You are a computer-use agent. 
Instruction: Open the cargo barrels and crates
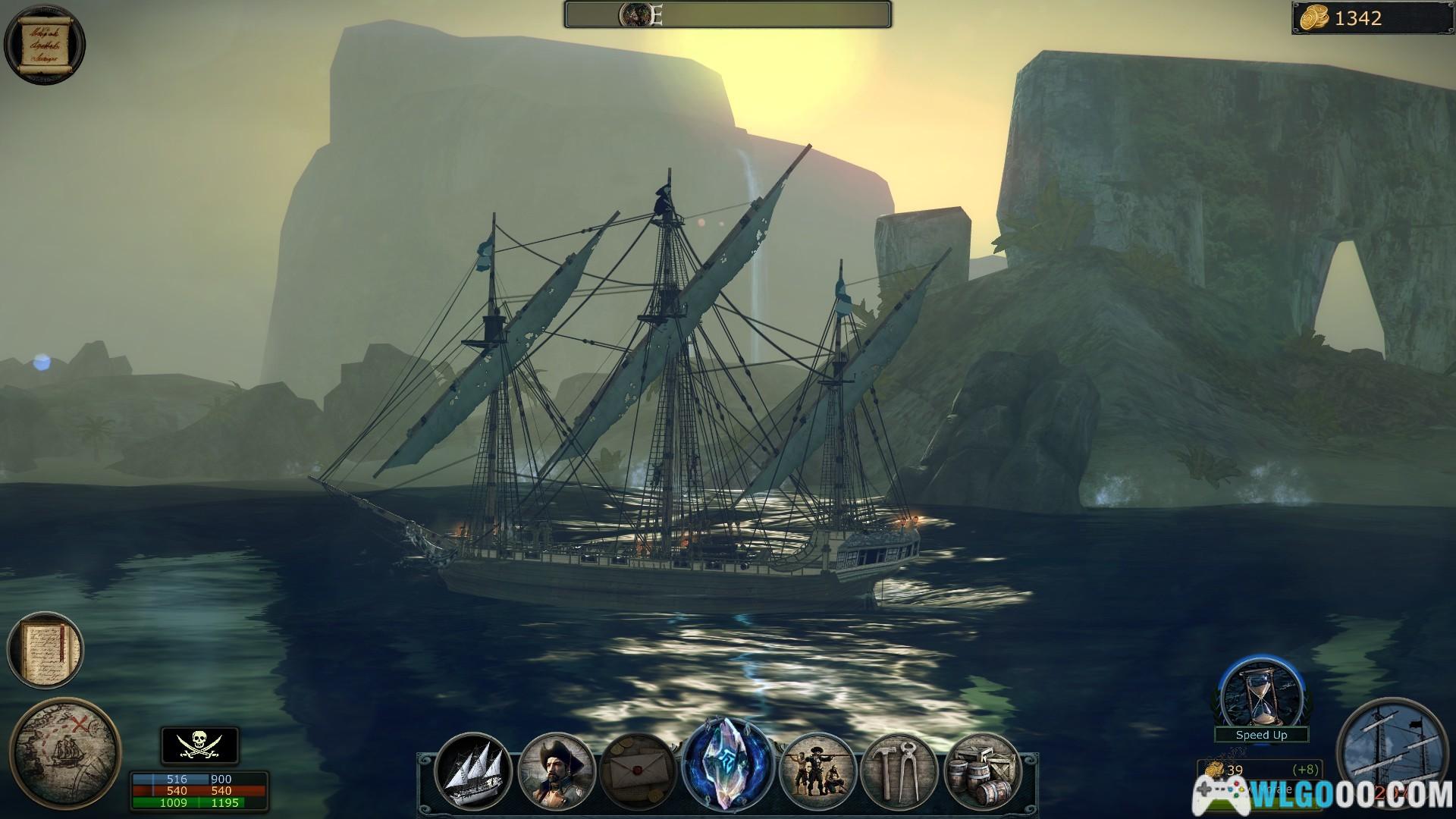983,772
